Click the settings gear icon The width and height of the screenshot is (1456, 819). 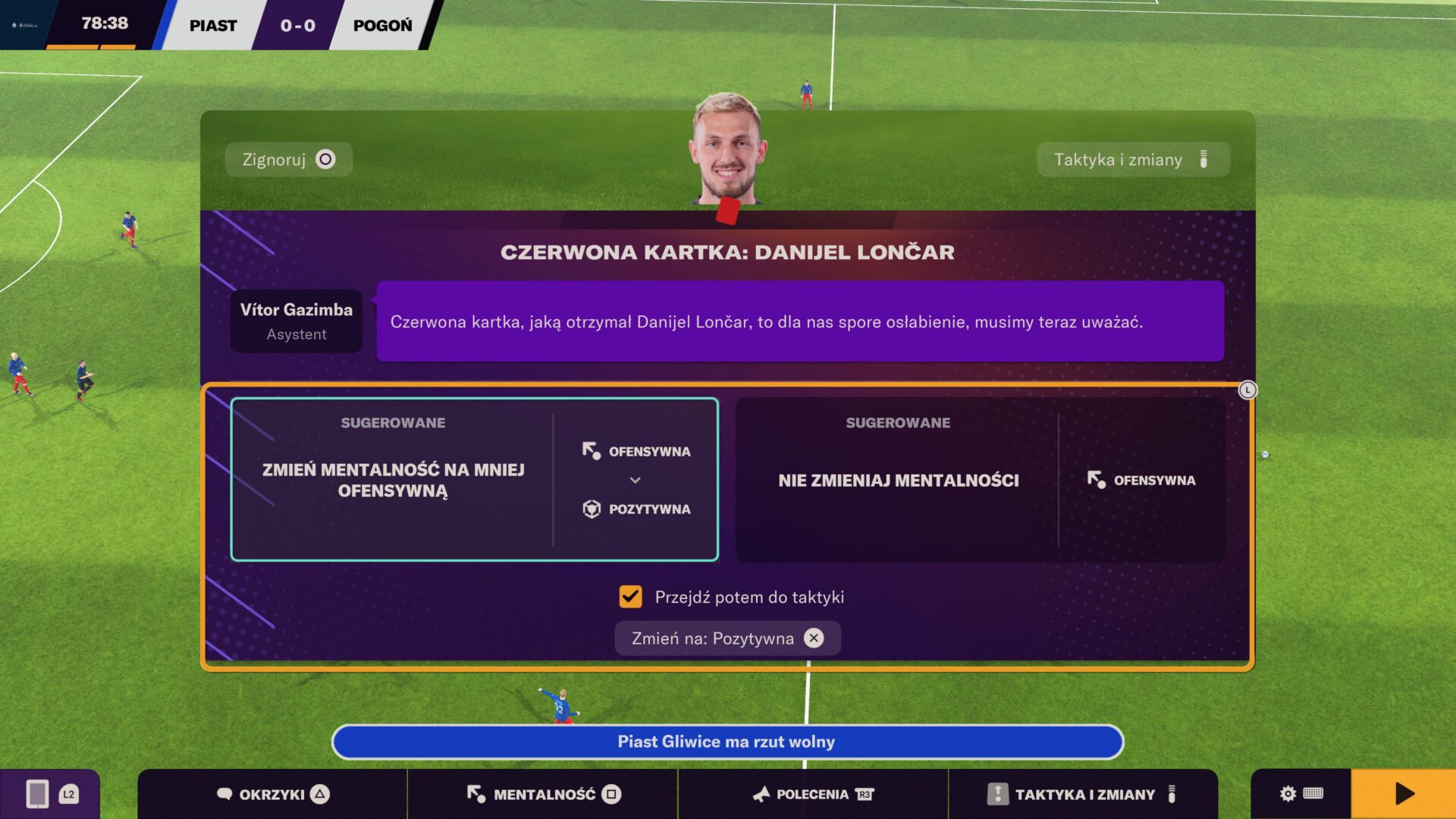(x=1287, y=793)
